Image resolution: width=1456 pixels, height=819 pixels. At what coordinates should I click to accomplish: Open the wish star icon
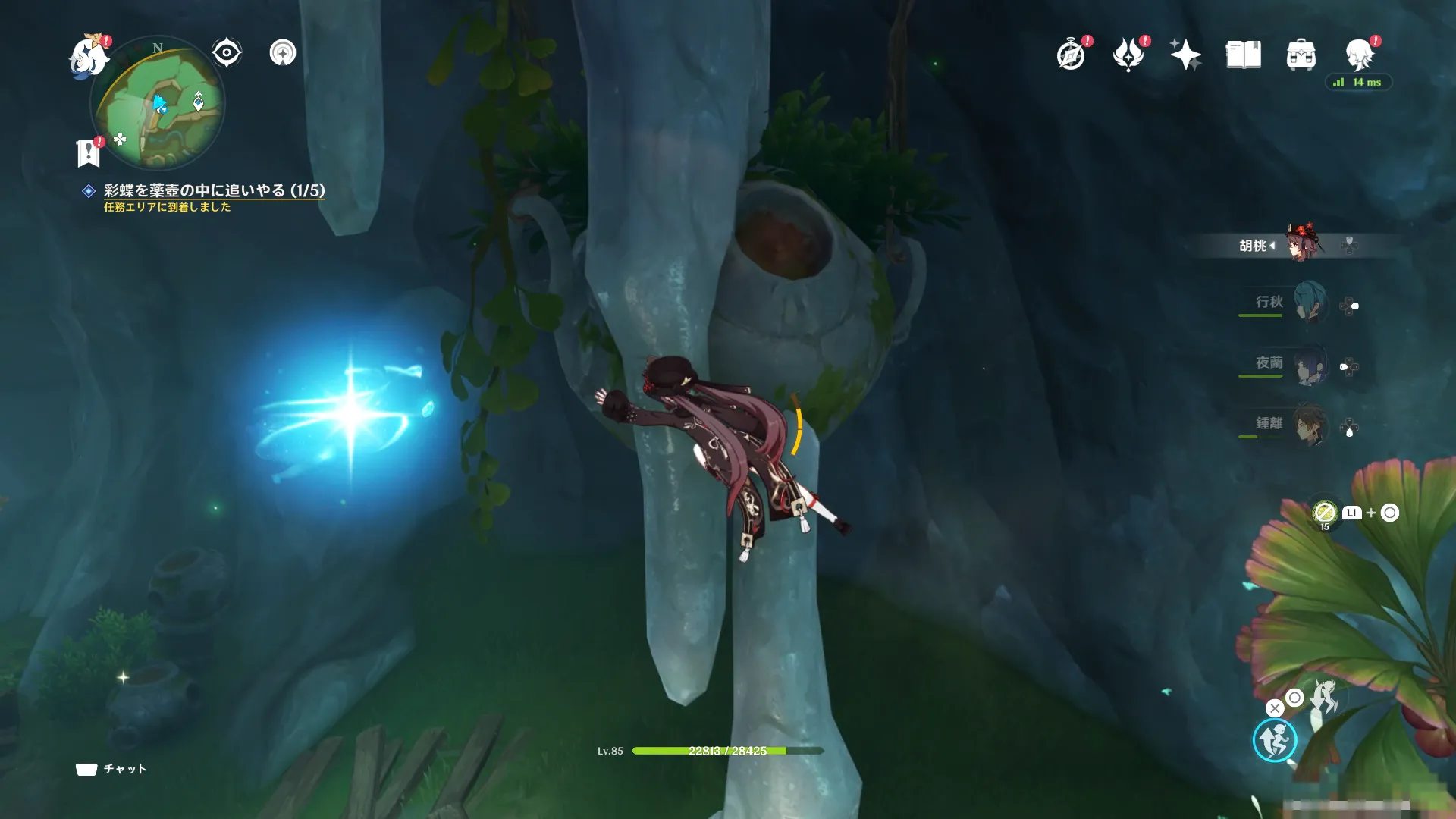(x=1185, y=55)
